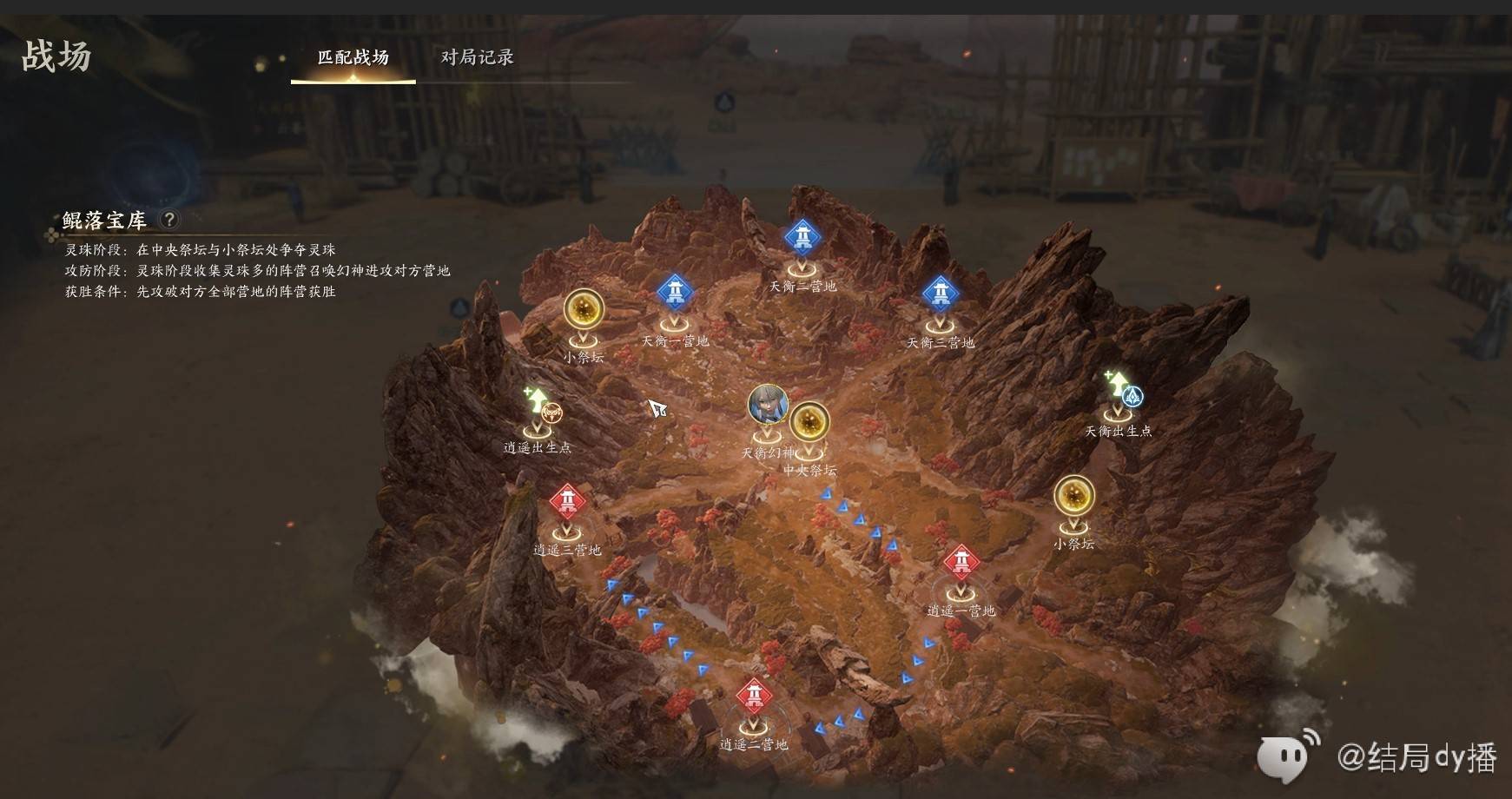Image resolution: width=1512 pixels, height=799 pixels.
Task: Click the 天衡幻神 character portrait marker
Action: click(x=768, y=405)
